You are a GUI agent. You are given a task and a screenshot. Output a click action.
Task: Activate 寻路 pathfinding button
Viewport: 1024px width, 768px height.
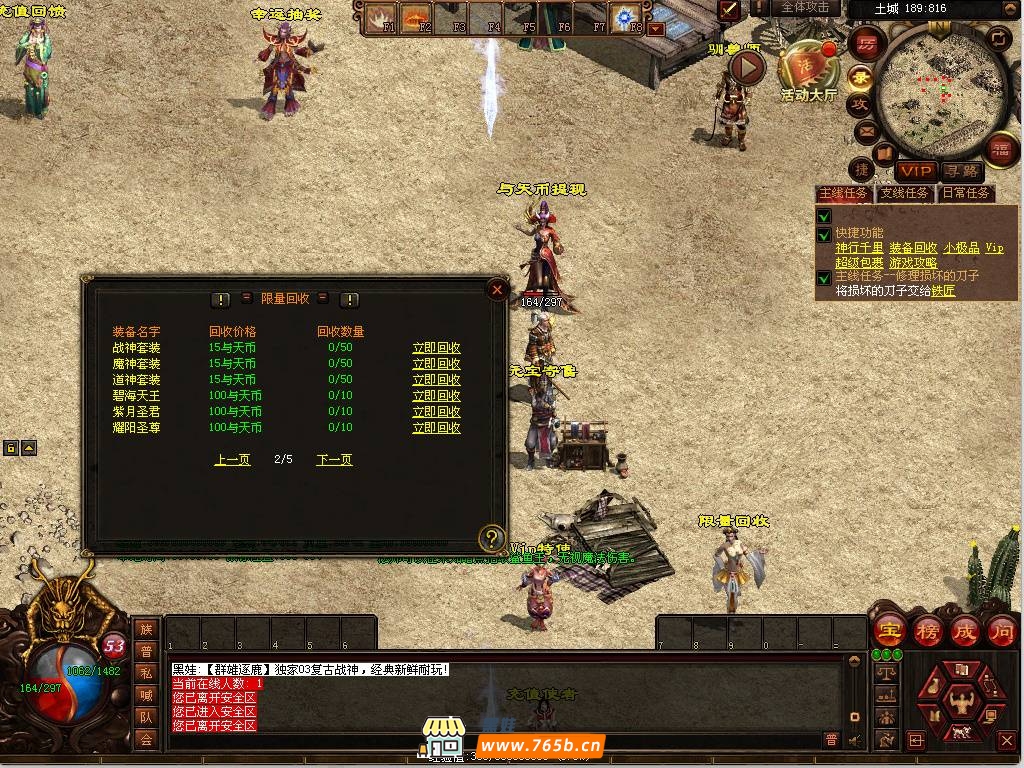tap(961, 171)
